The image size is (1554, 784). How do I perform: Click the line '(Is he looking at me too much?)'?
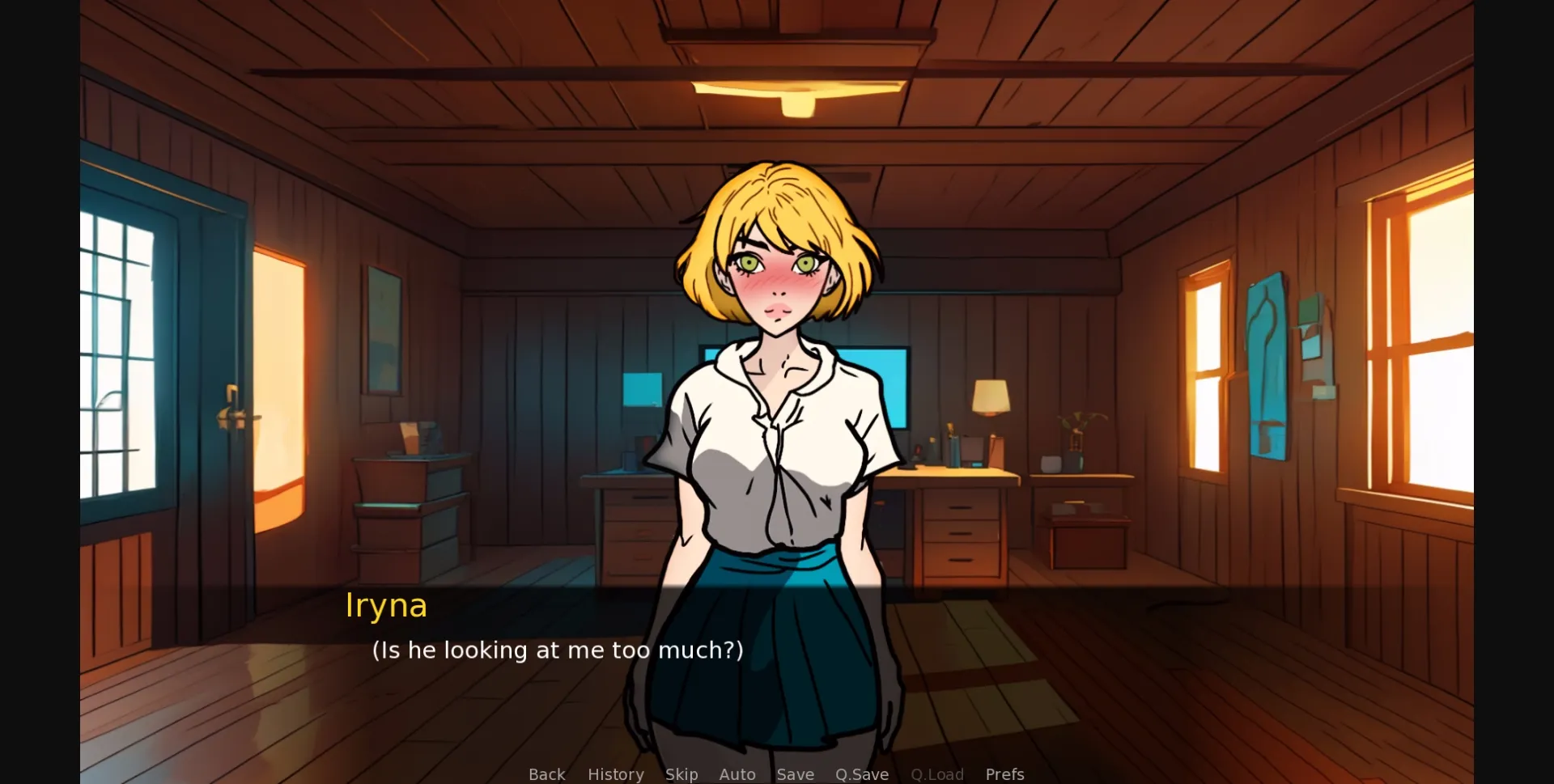pos(557,649)
